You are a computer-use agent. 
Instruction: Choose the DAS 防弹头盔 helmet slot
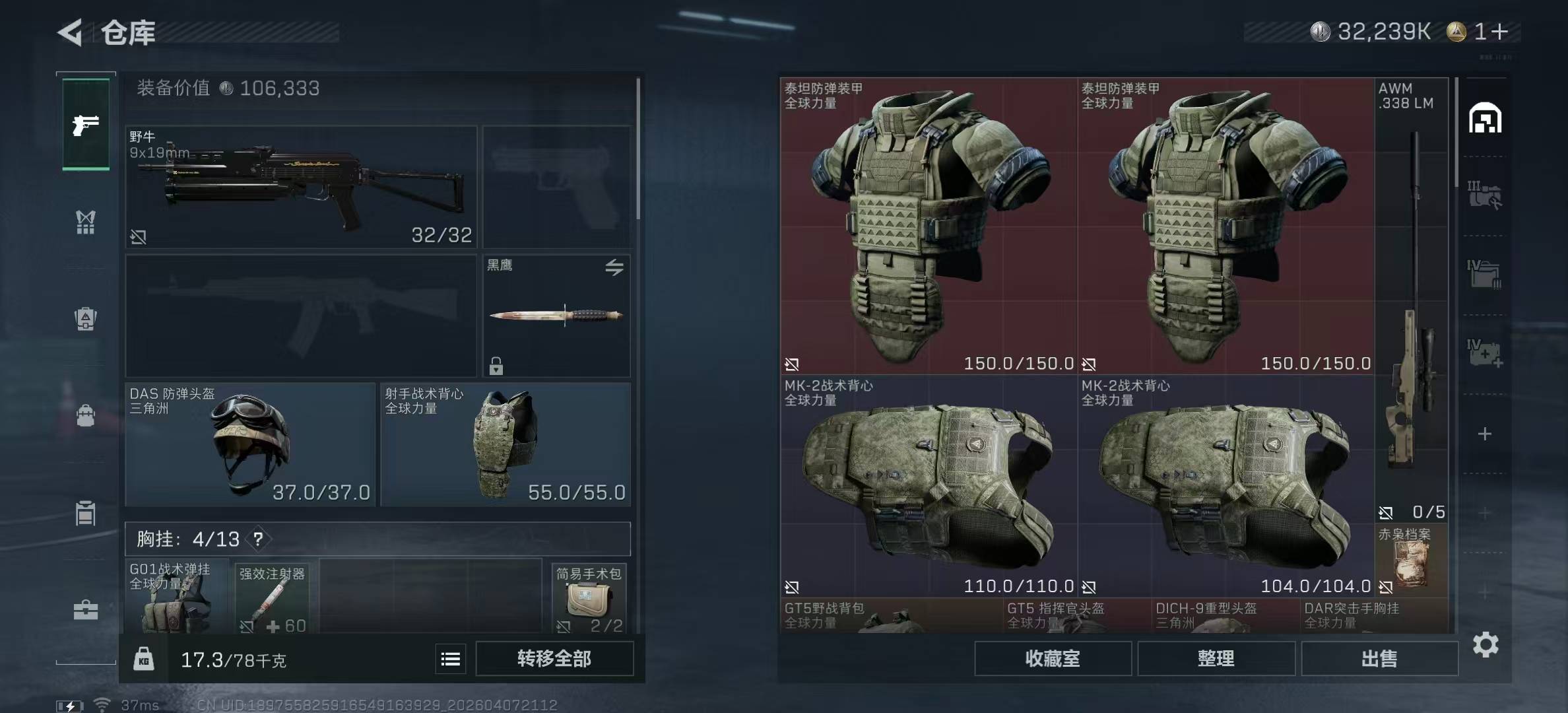tap(250, 444)
